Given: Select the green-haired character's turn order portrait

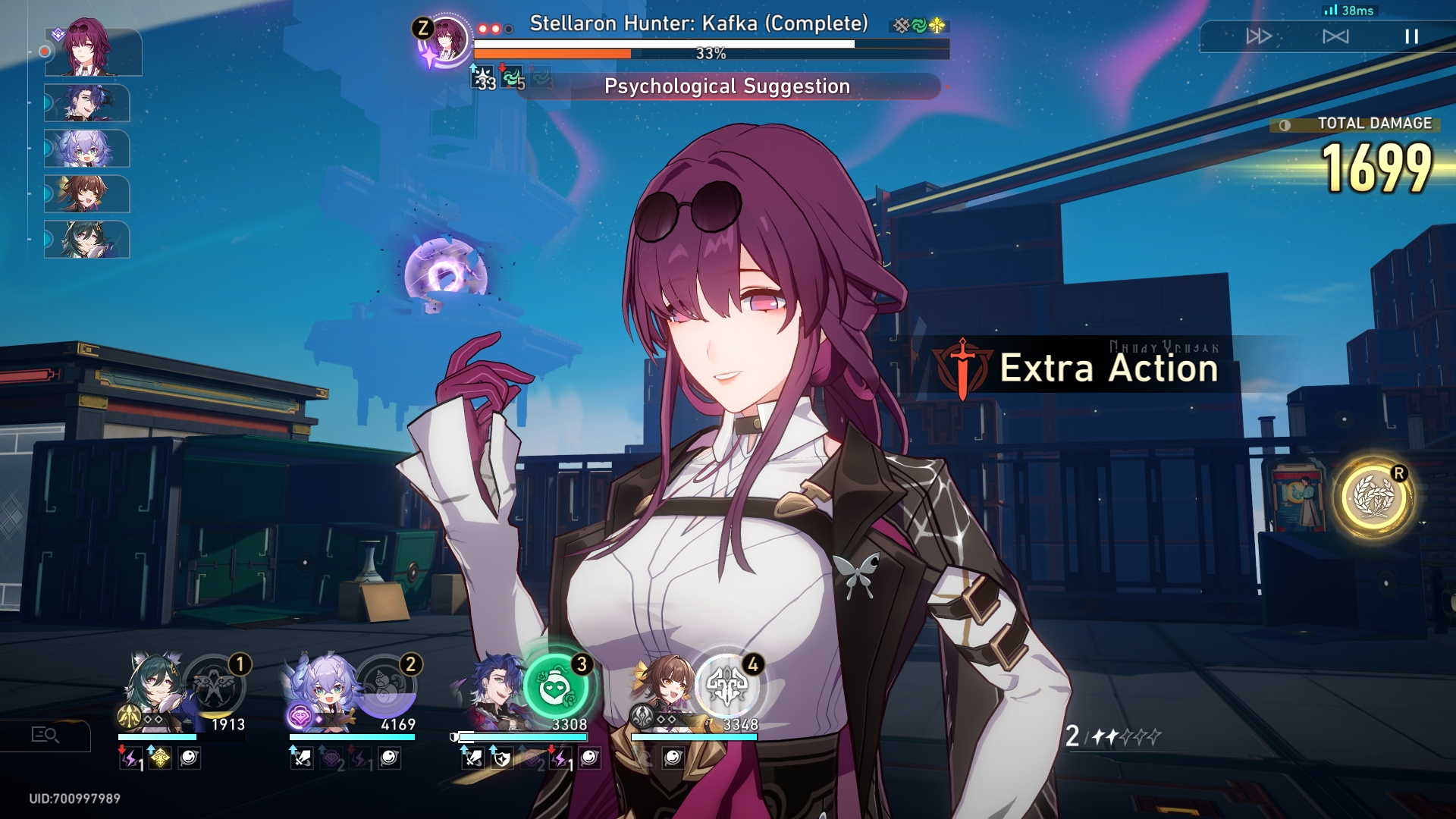Looking at the screenshot, I should (87, 240).
